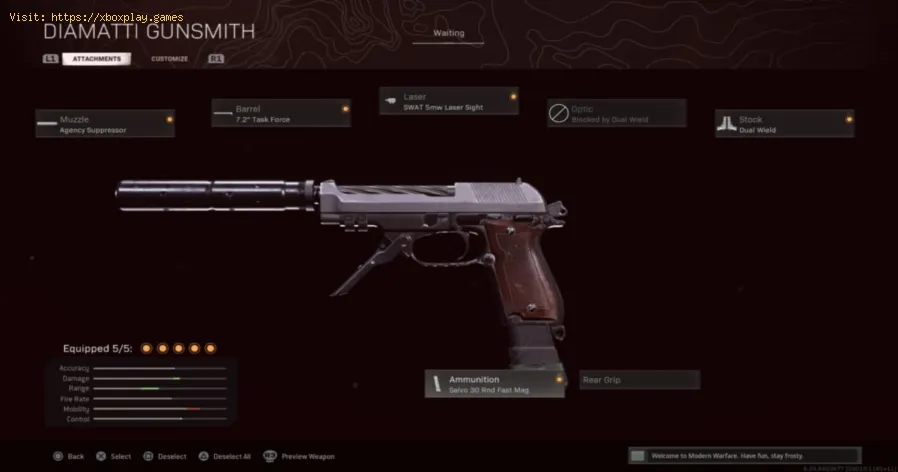The width and height of the screenshot is (898, 472).
Task: Open the Customize tab
Action: coord(169,59)
